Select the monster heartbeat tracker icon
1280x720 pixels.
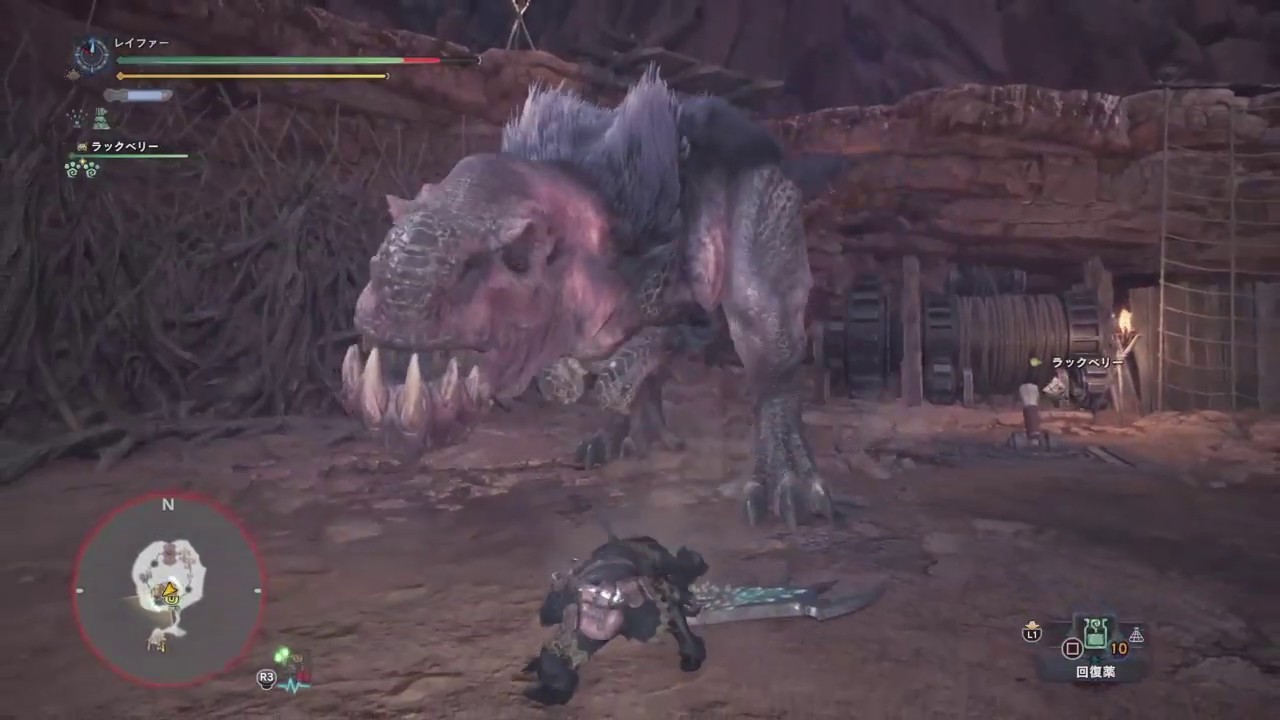coord(291,684)
